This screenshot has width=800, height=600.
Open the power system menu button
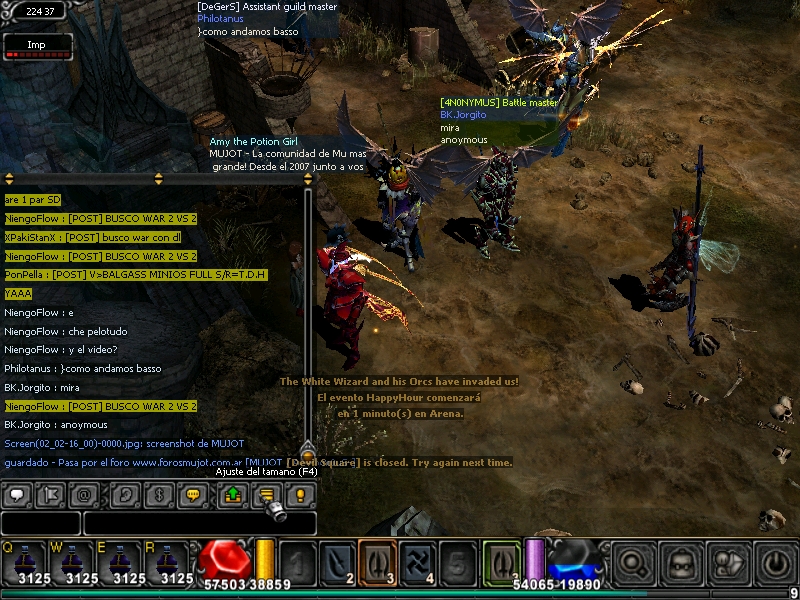[777, 562]
